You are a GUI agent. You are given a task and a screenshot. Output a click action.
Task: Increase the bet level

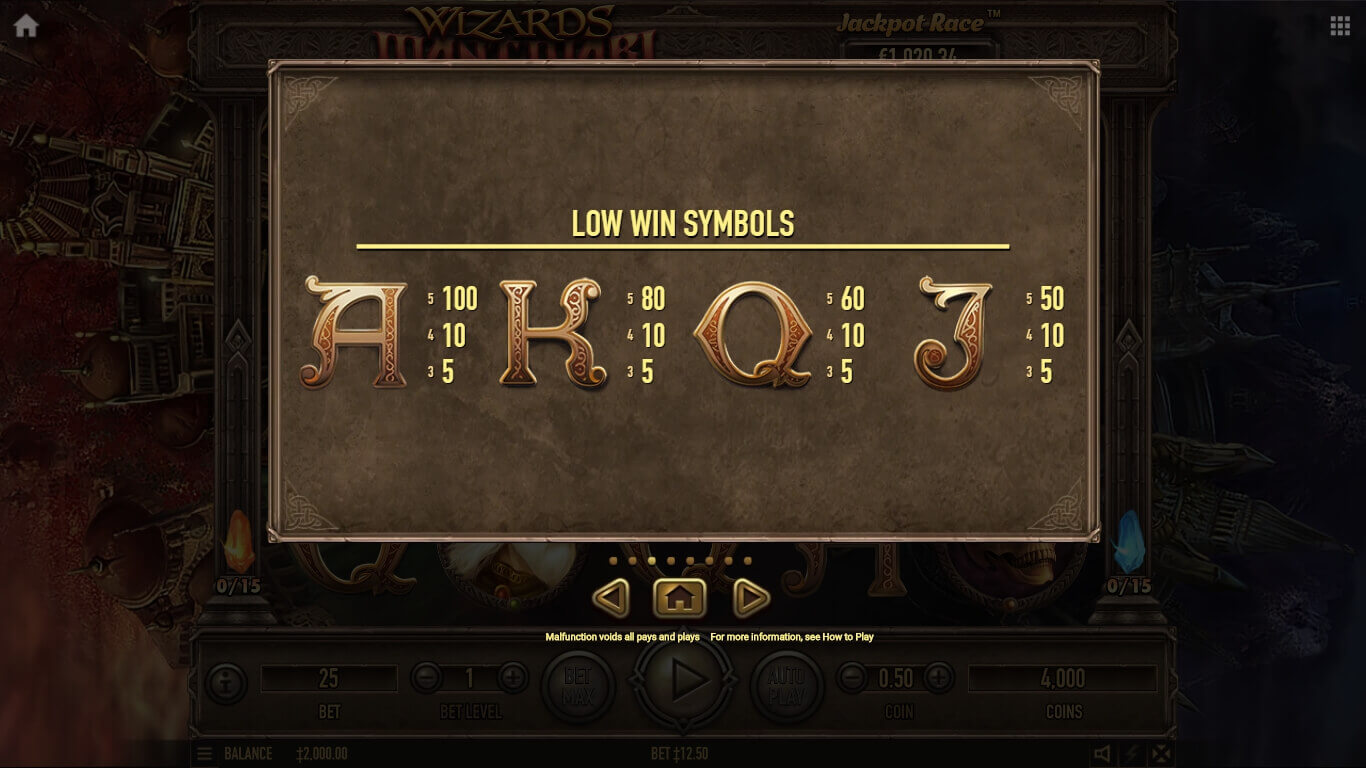click(513, 678)
